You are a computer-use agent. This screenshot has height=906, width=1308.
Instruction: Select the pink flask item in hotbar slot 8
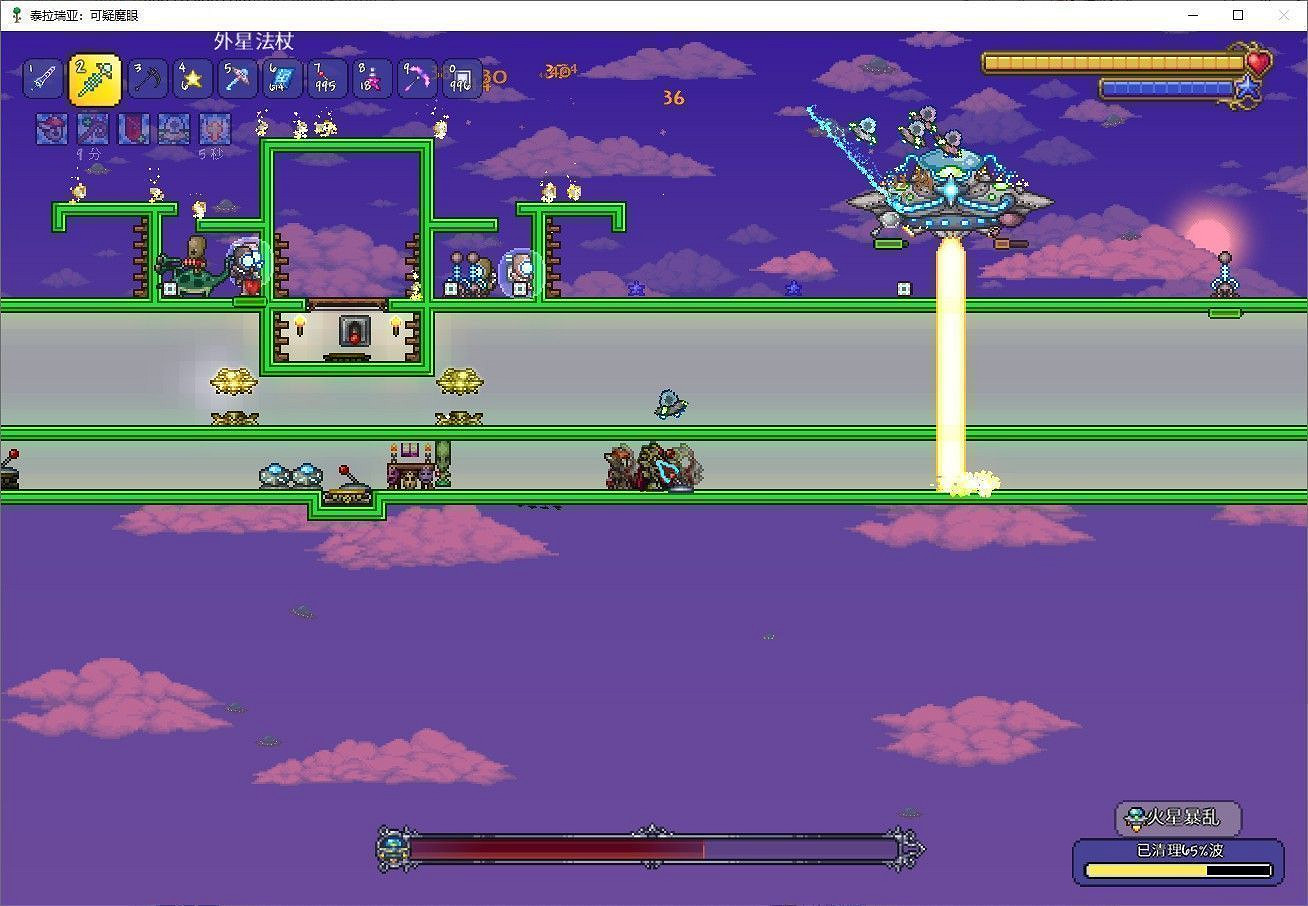coord(371,78)
